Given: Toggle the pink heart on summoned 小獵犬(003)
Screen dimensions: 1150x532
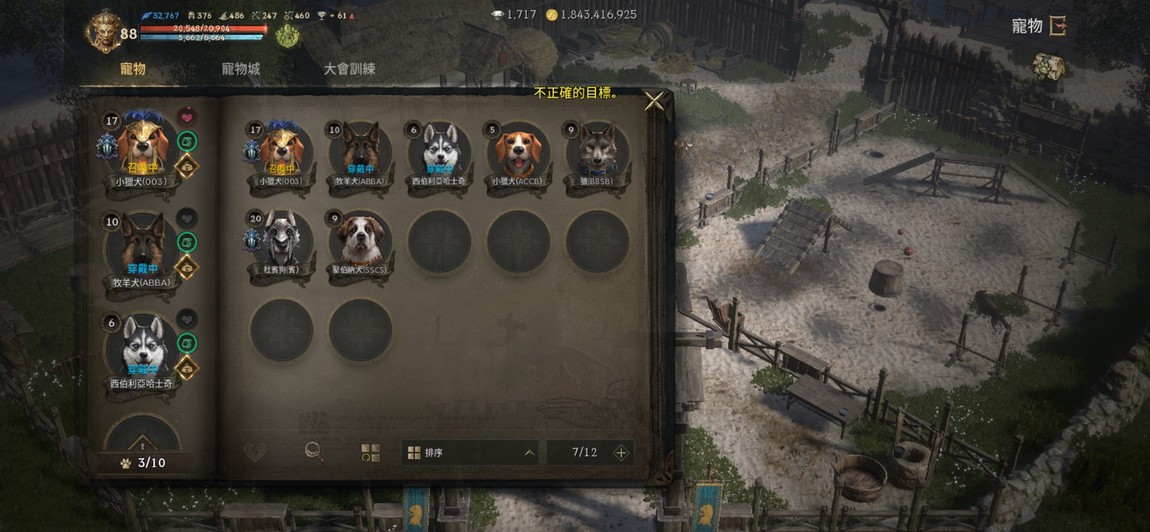Looking at the screenshot, I should [x=187, y=117].
